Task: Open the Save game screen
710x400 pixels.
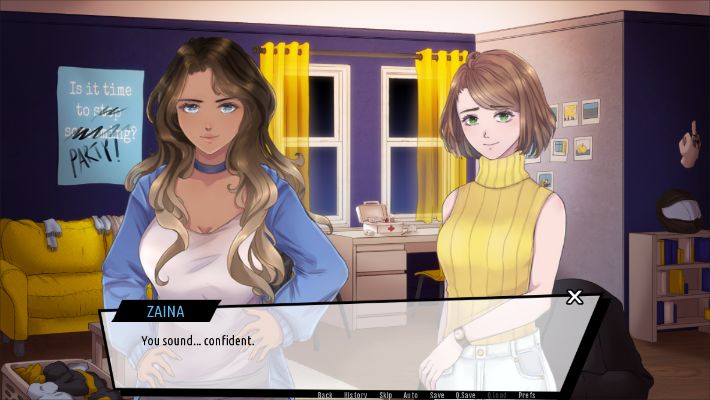Action: pyautogui.click(x=437, y=395)
